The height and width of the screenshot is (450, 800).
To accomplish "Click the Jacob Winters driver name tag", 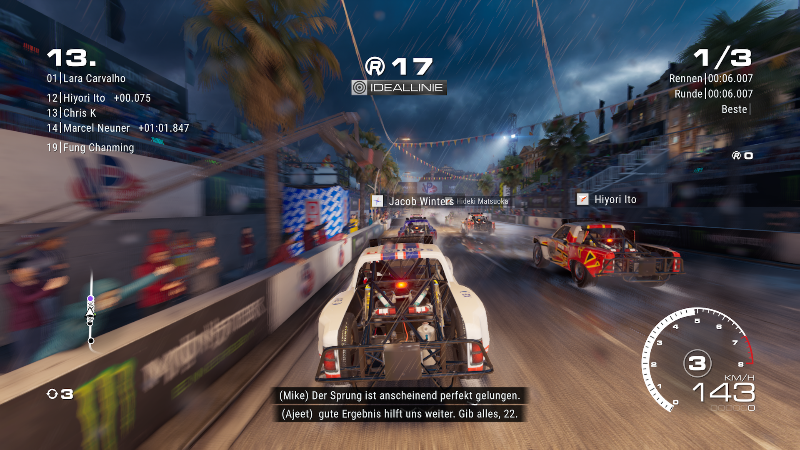I will click(413, 201).
